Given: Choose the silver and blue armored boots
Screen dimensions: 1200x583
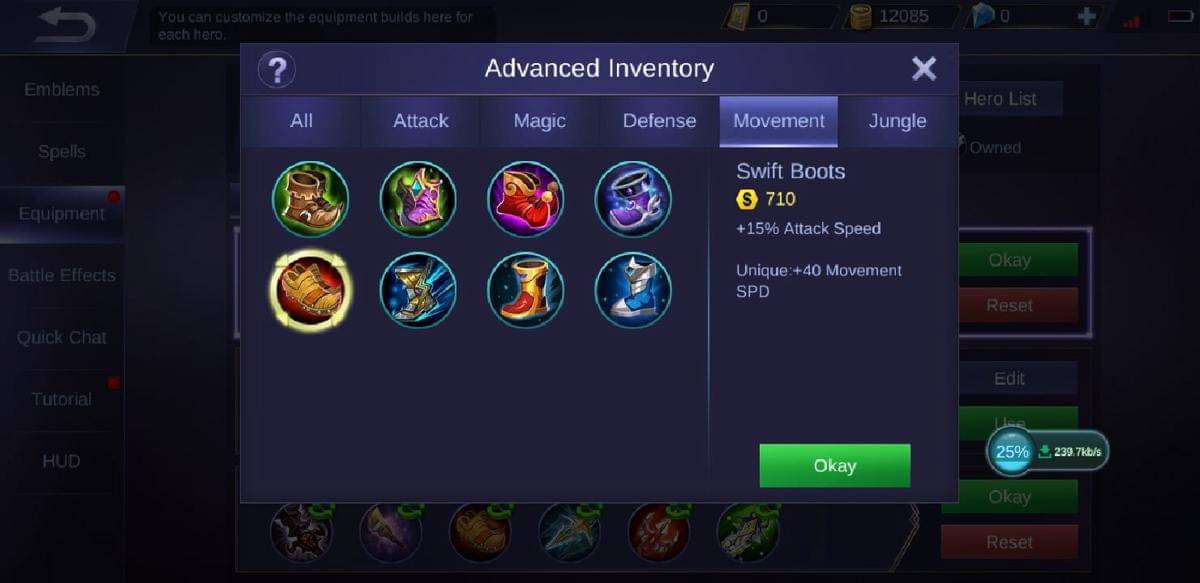Looking at the screenshot, I should tap(633, 290).
